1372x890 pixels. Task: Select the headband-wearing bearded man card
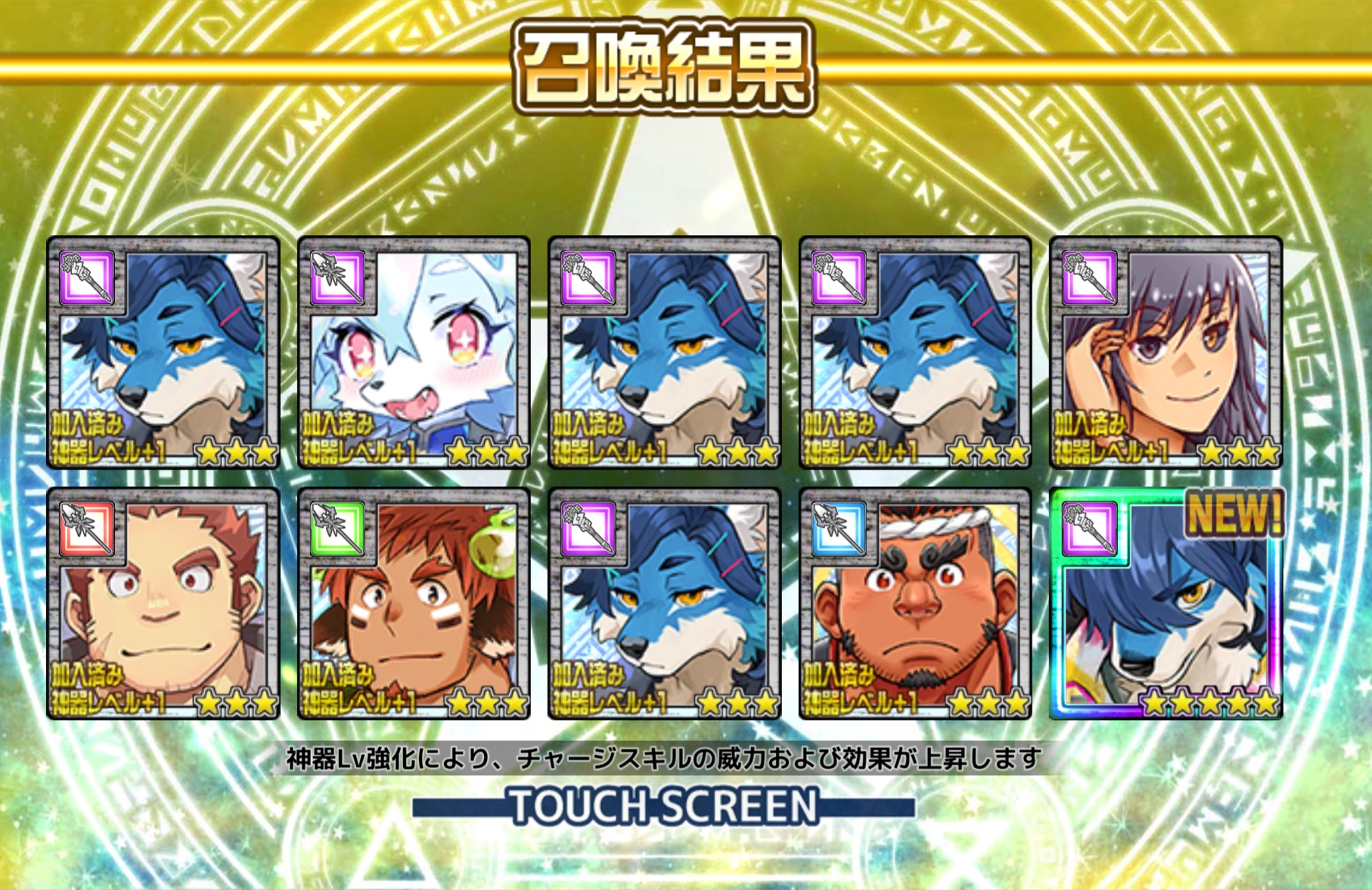(x=914, y=603)
